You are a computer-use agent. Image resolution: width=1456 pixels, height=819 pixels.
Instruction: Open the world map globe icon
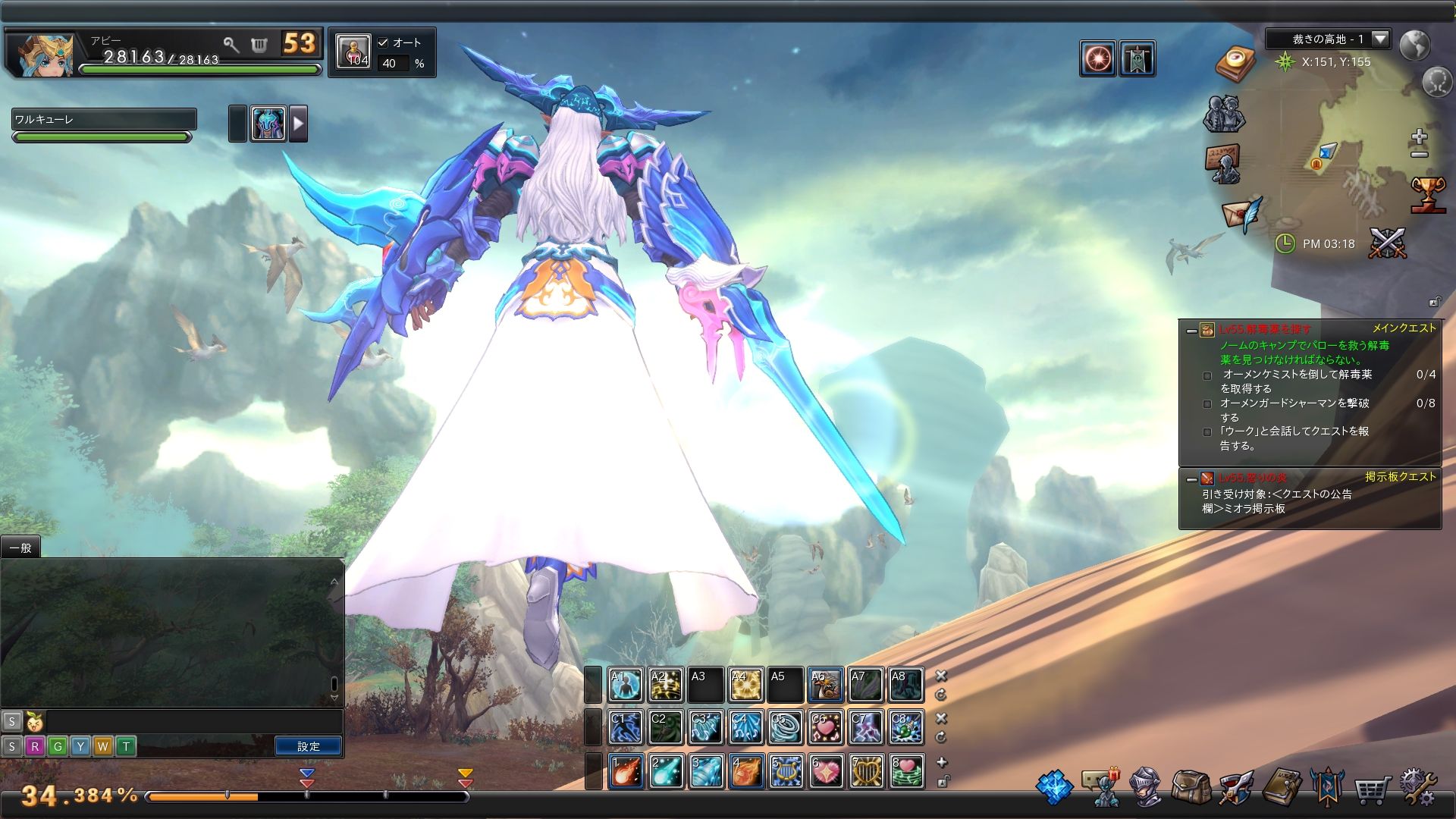1415,45
